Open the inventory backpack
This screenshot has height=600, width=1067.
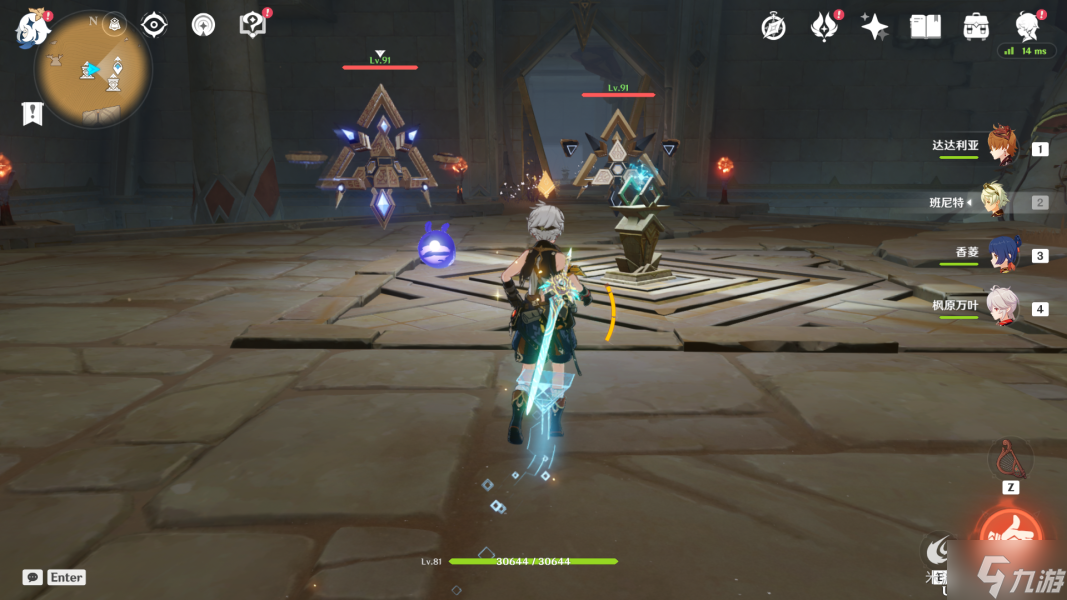976,27
